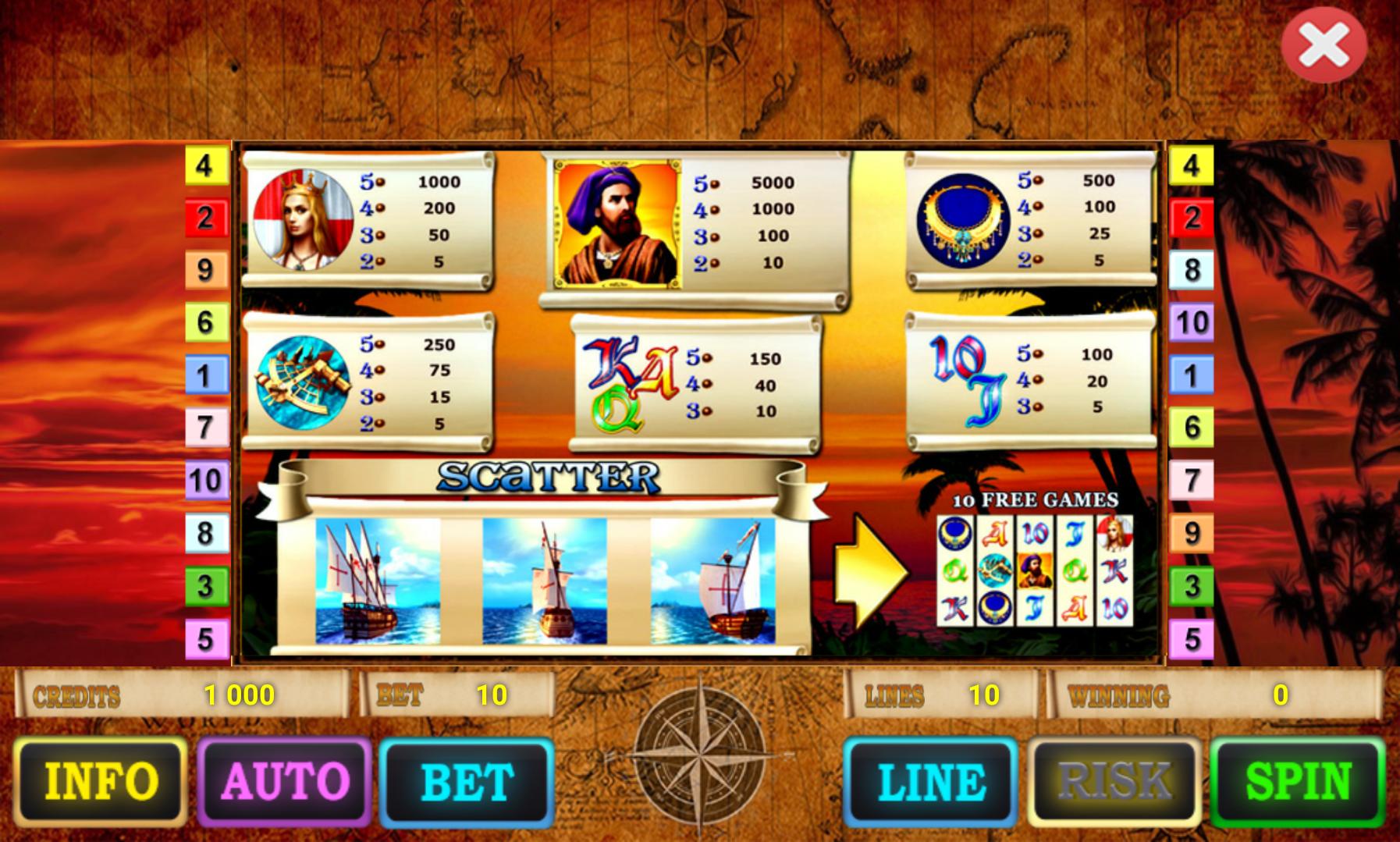Image resolution: width=1400 pixels, height=842 pixels.
Task: Switch to AUTO play mode
Action: click(x=285, y=783)
